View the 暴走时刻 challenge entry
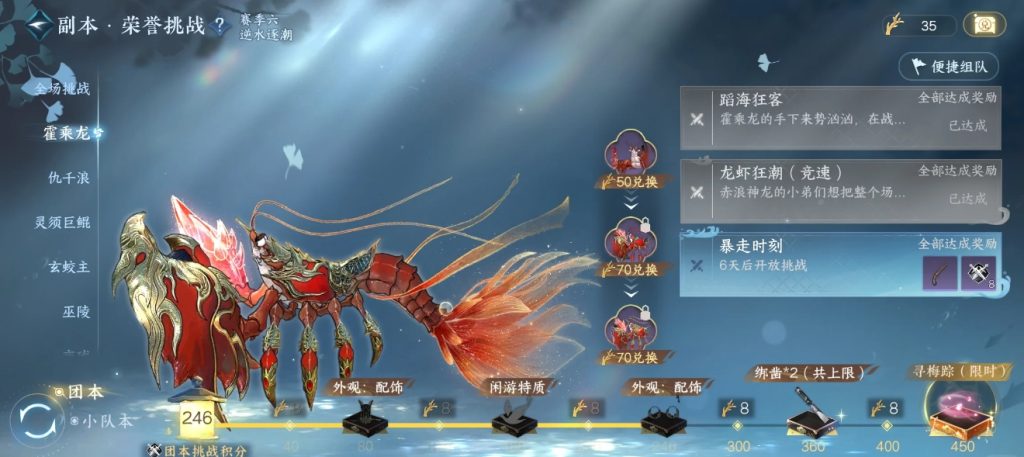This screenshot has height=457, width=1024. tap(800, 256)
